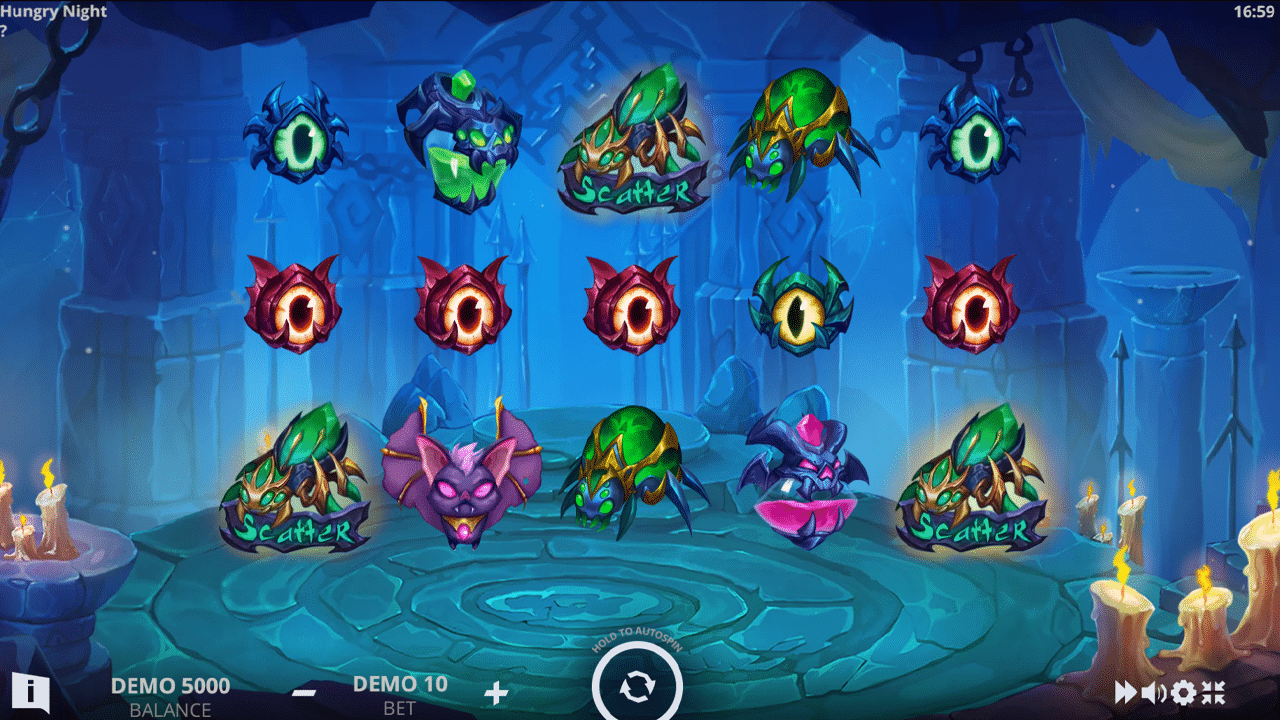Open settings with the gear icon
Screen dimensions: 1280x720
[1184, 692]
